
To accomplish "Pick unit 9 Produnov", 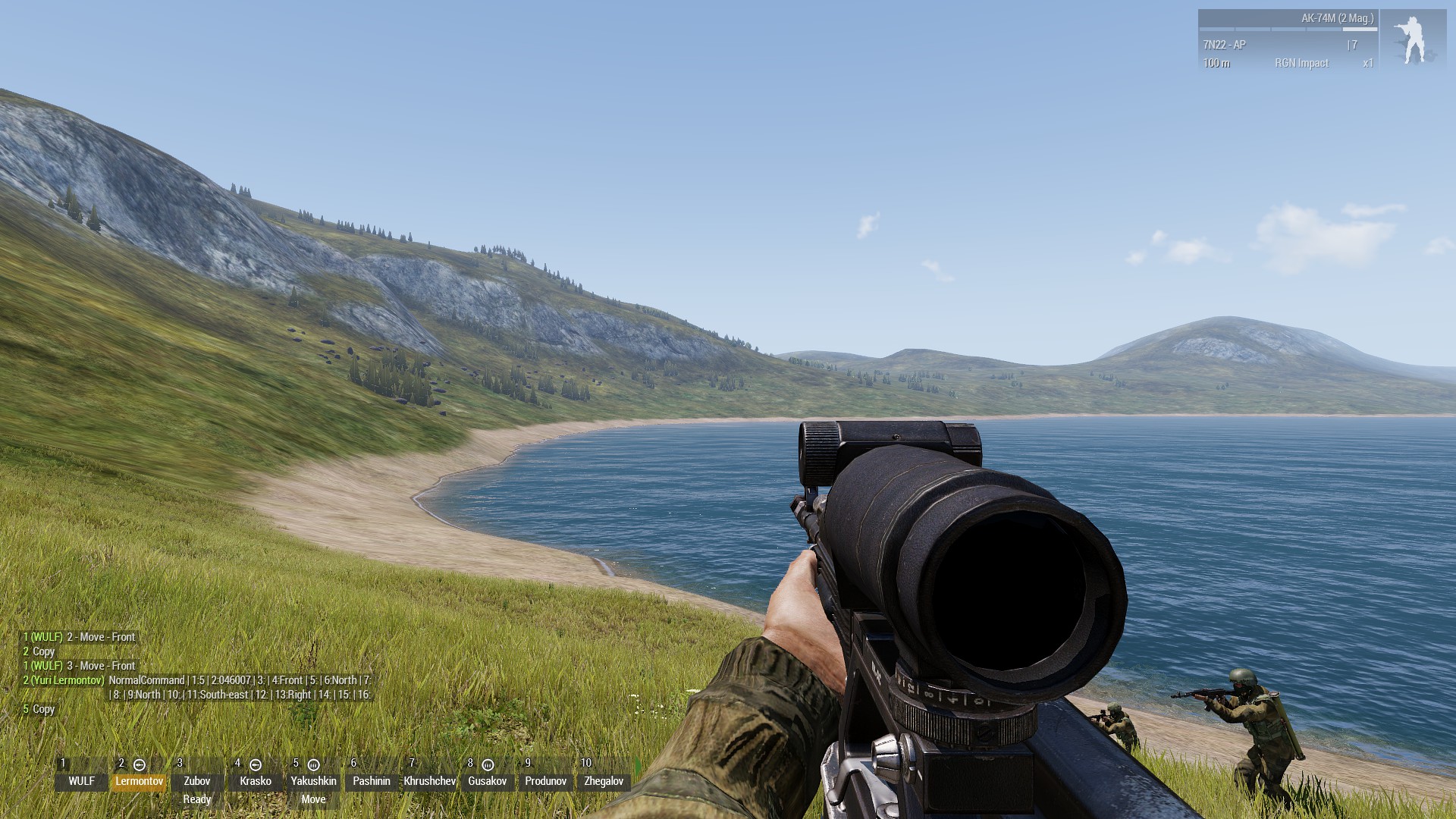I will pyautogui.click(x=546, y=780).
